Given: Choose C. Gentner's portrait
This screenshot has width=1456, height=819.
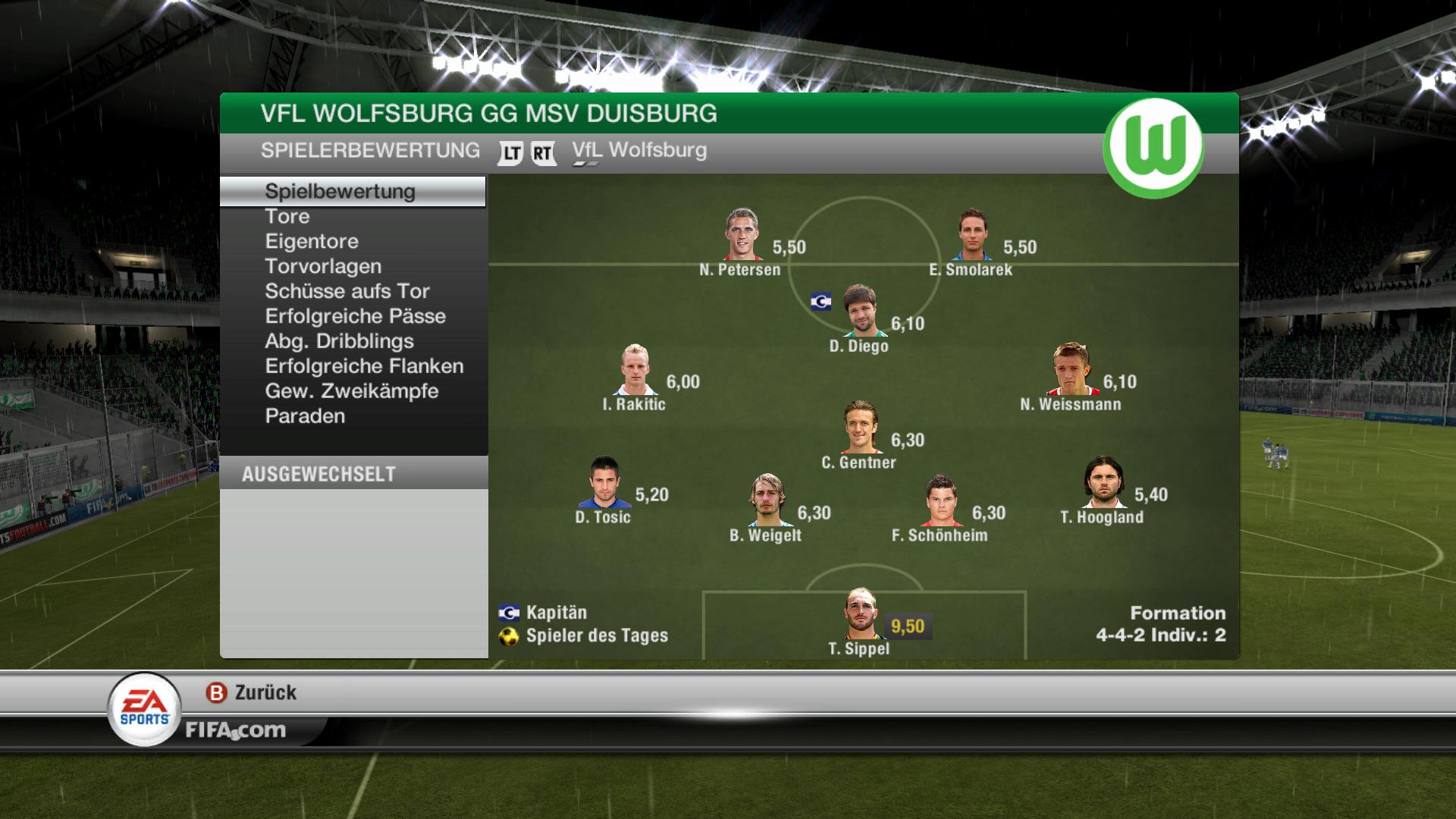Looking at the screenshot, I should point(861,427).
